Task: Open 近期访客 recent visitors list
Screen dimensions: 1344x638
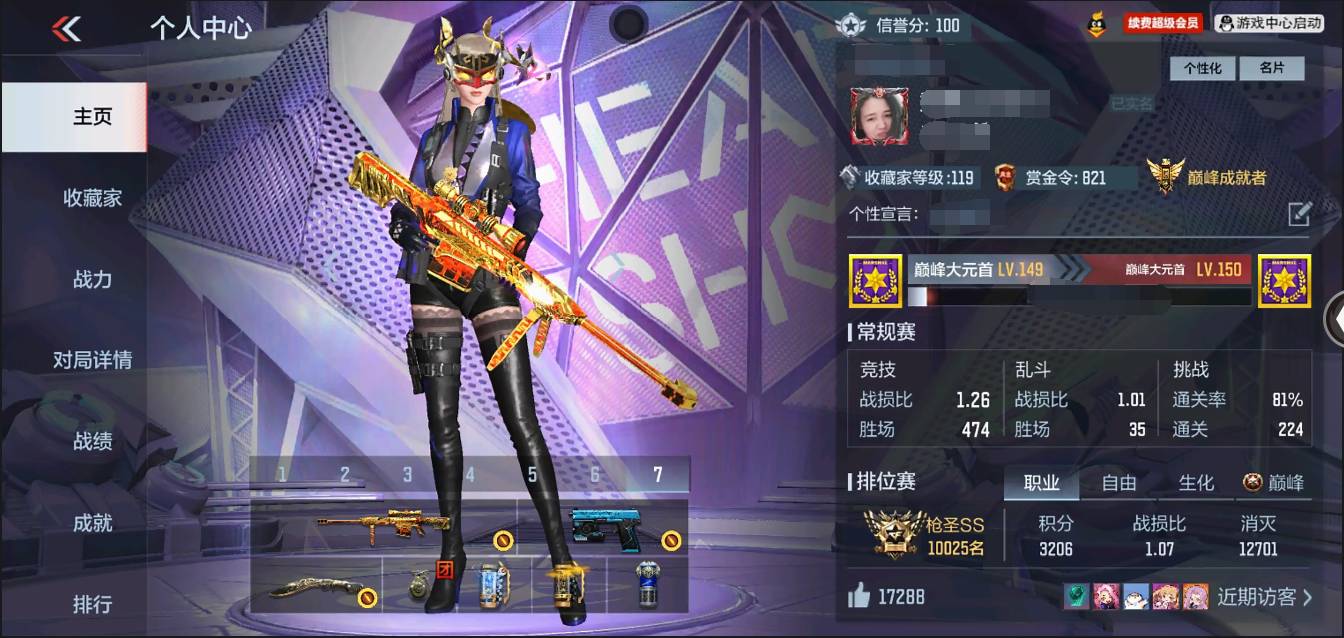Action: (1264, 597)
